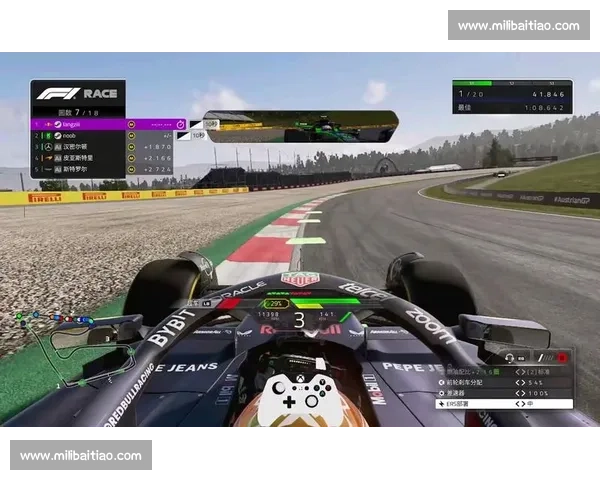Select the tangzii row in the race standings
The width and height of the screenshot is (600, 480).
click(100, 124)
